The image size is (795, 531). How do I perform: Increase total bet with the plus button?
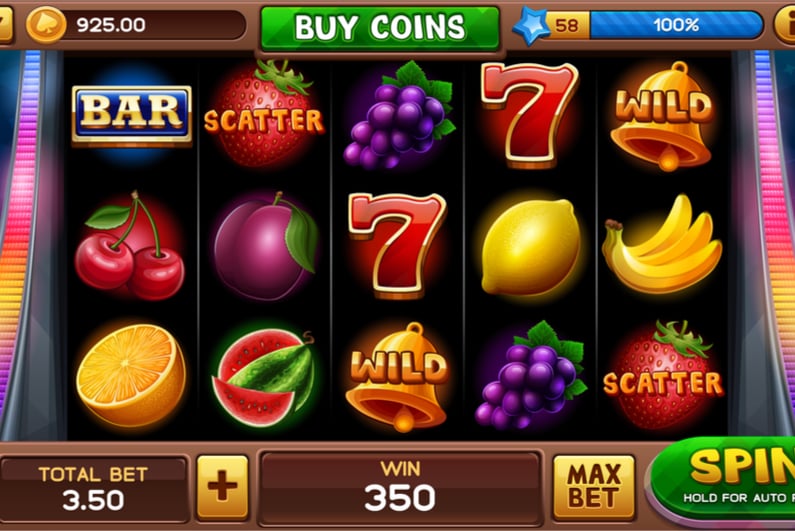click(x=222, y=487)
